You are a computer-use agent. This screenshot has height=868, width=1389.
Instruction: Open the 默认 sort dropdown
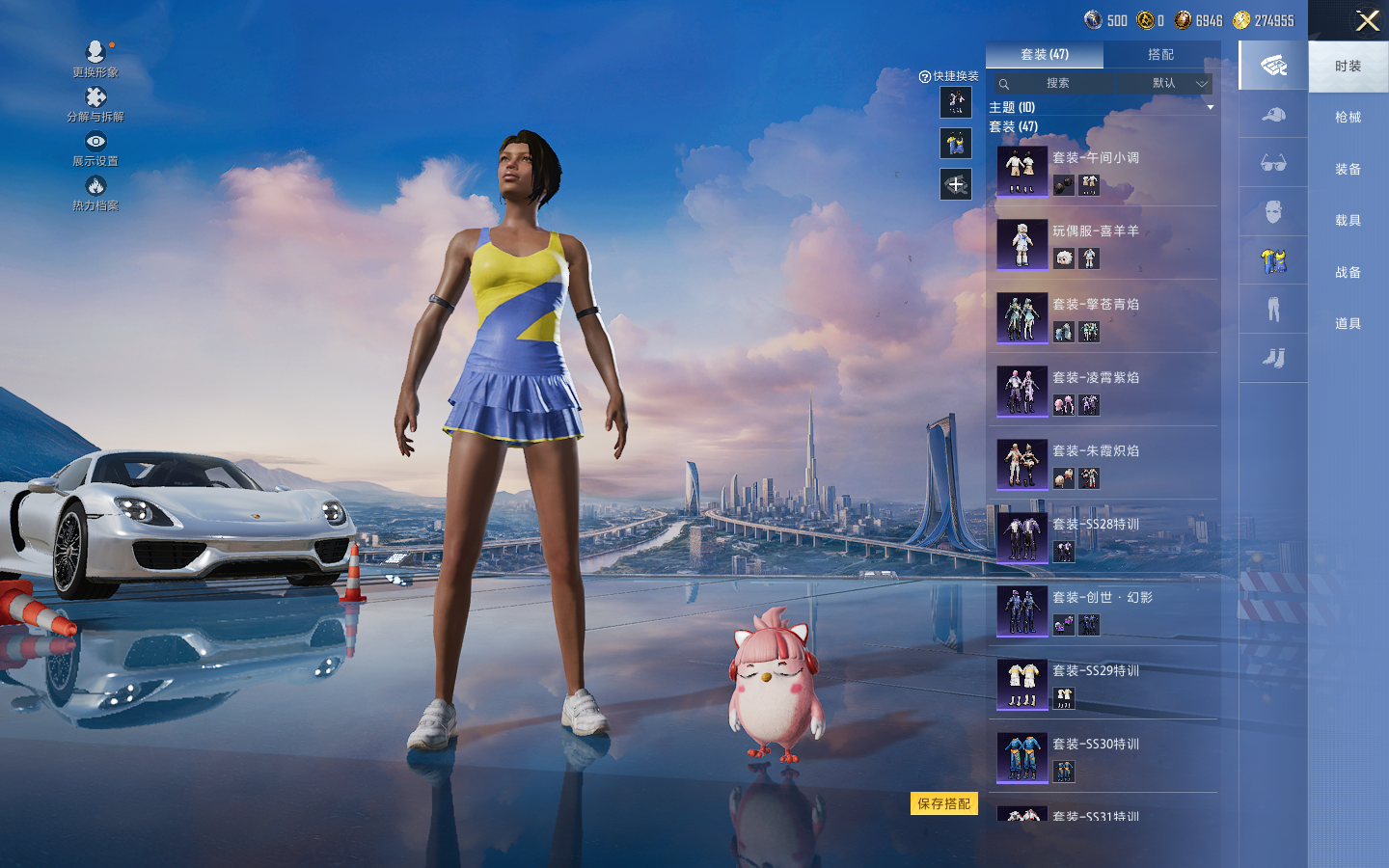1176,84
